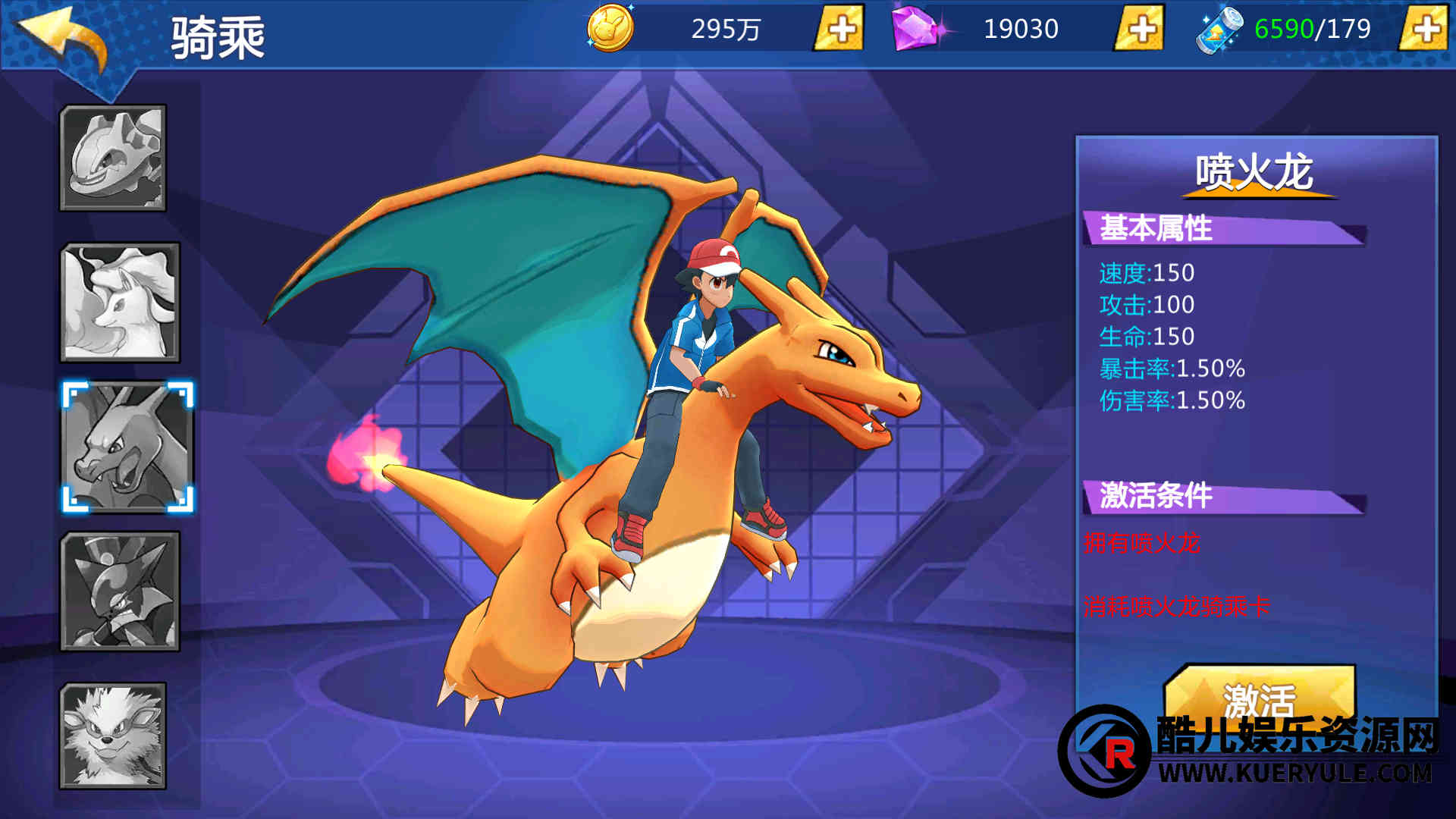Select the Steelix mount portrait
This screenshot has width=1456, height=819.
pos(114,158)
